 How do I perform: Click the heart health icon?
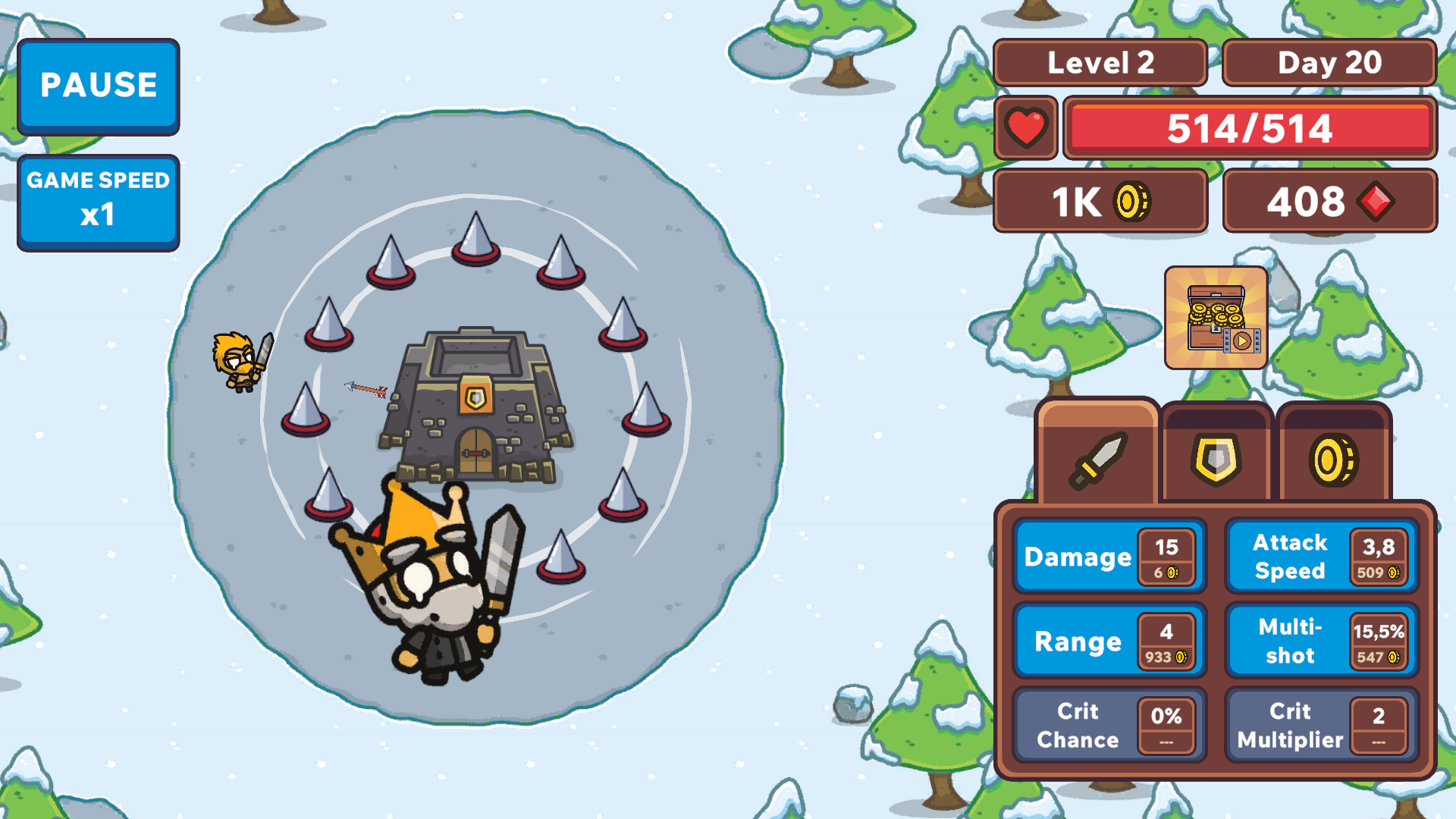[1025, 127]
